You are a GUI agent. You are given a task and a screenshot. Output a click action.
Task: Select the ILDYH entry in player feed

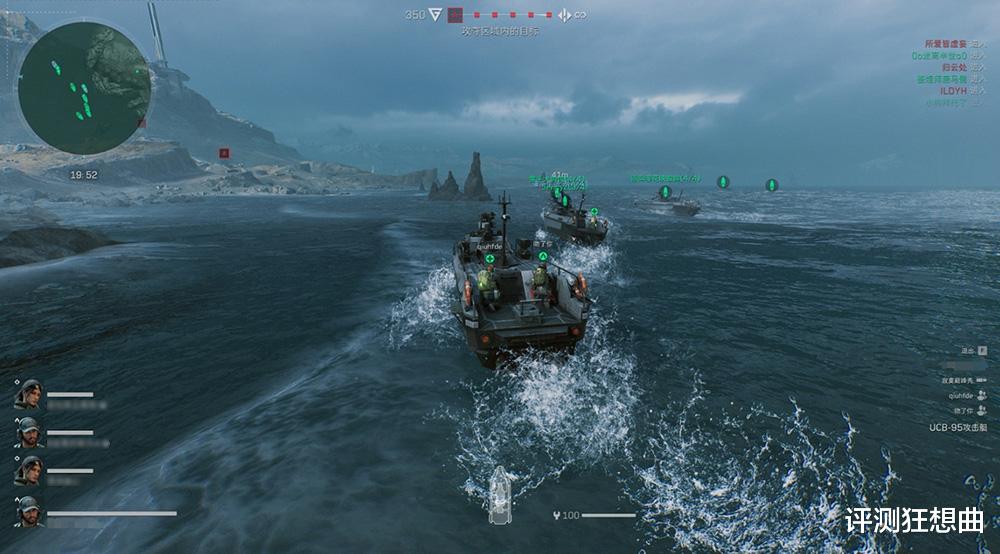(954, 91)
